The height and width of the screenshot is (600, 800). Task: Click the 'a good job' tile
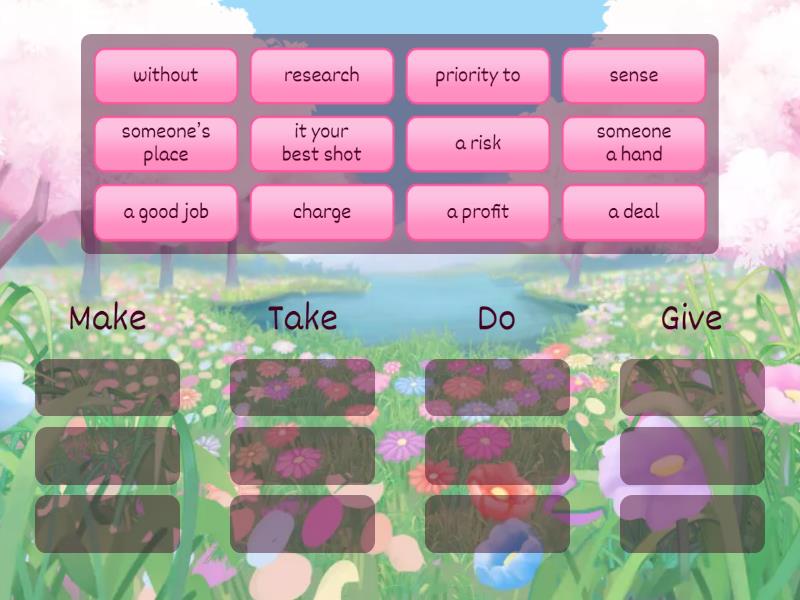pyautogui.click(x=166, y=212)
